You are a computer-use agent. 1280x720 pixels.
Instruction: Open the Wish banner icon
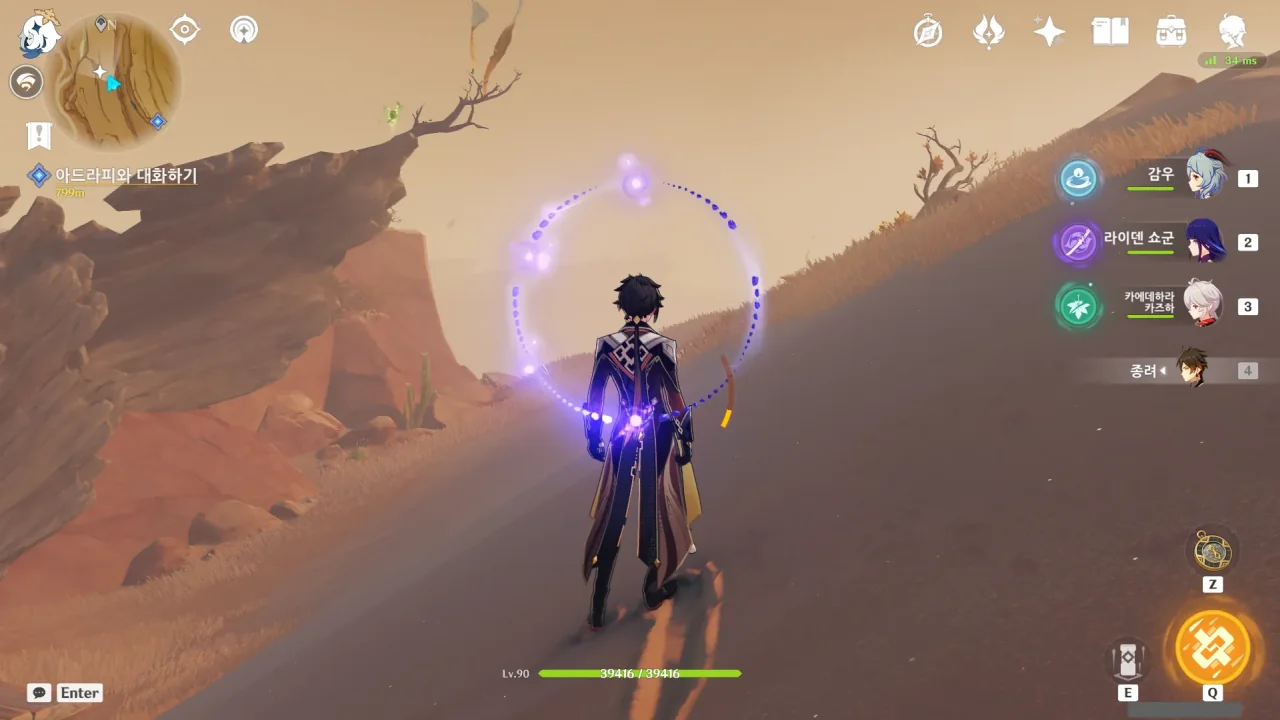pos(988,31)
